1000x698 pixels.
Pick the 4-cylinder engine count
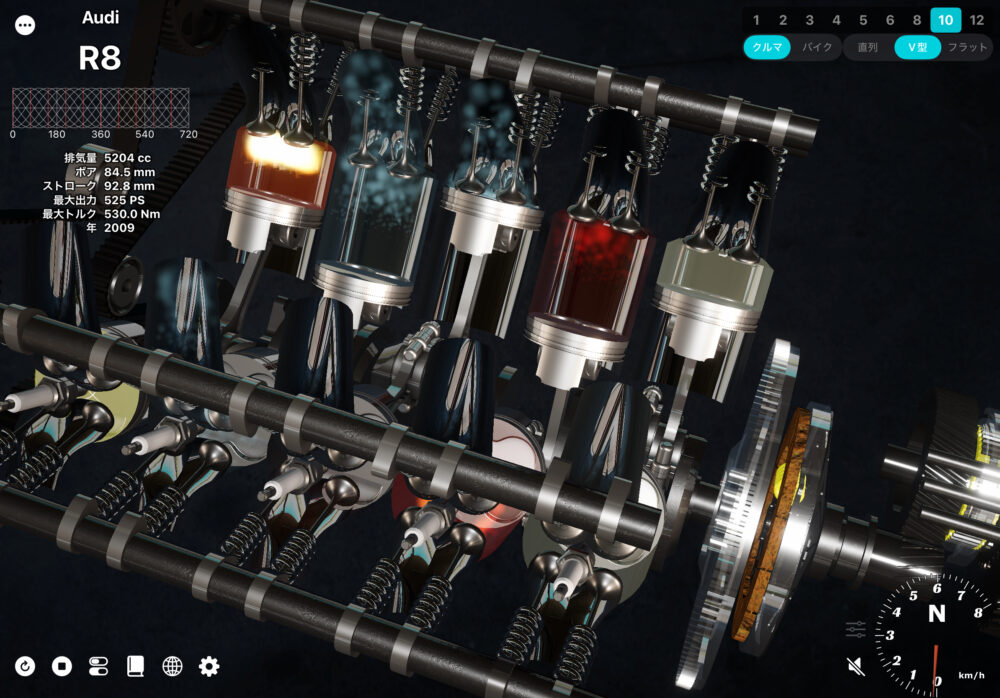pos(836,20)
